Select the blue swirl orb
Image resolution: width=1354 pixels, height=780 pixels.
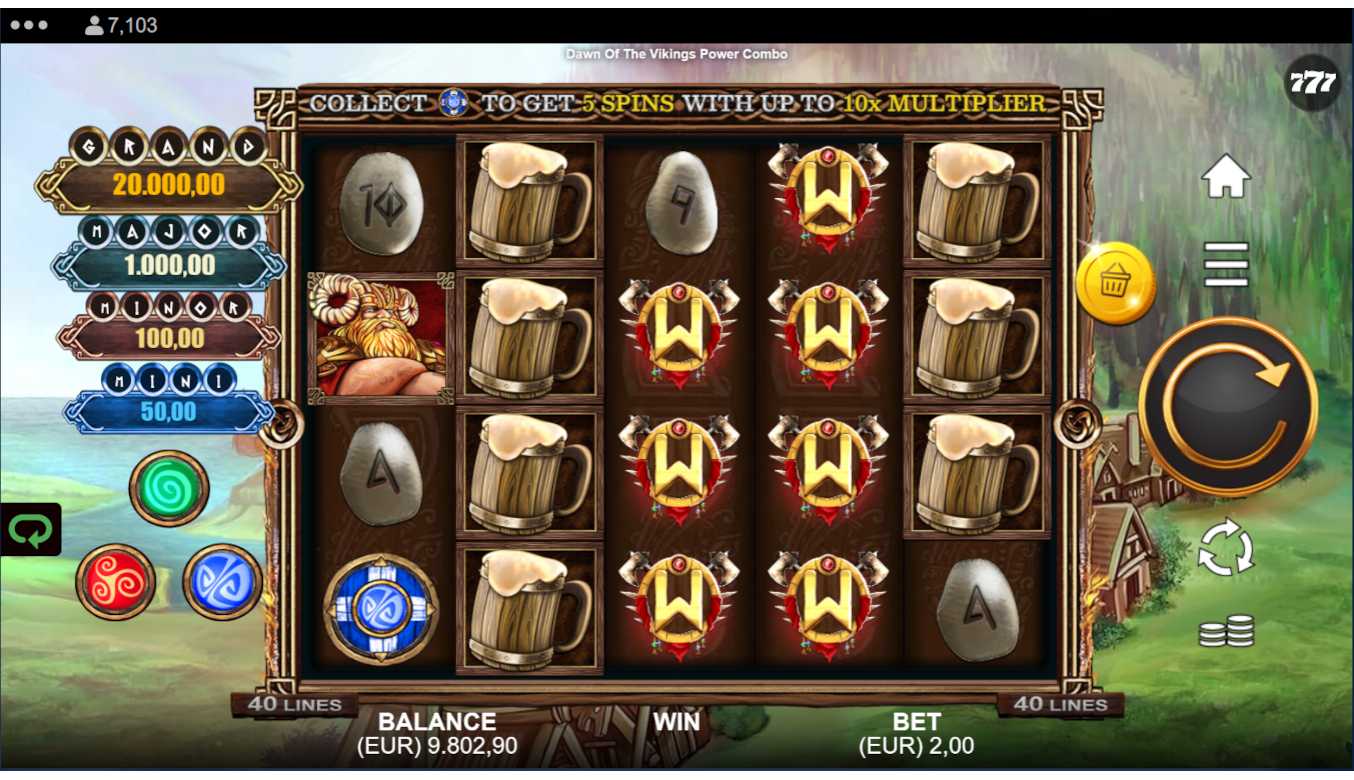[222, 581]
